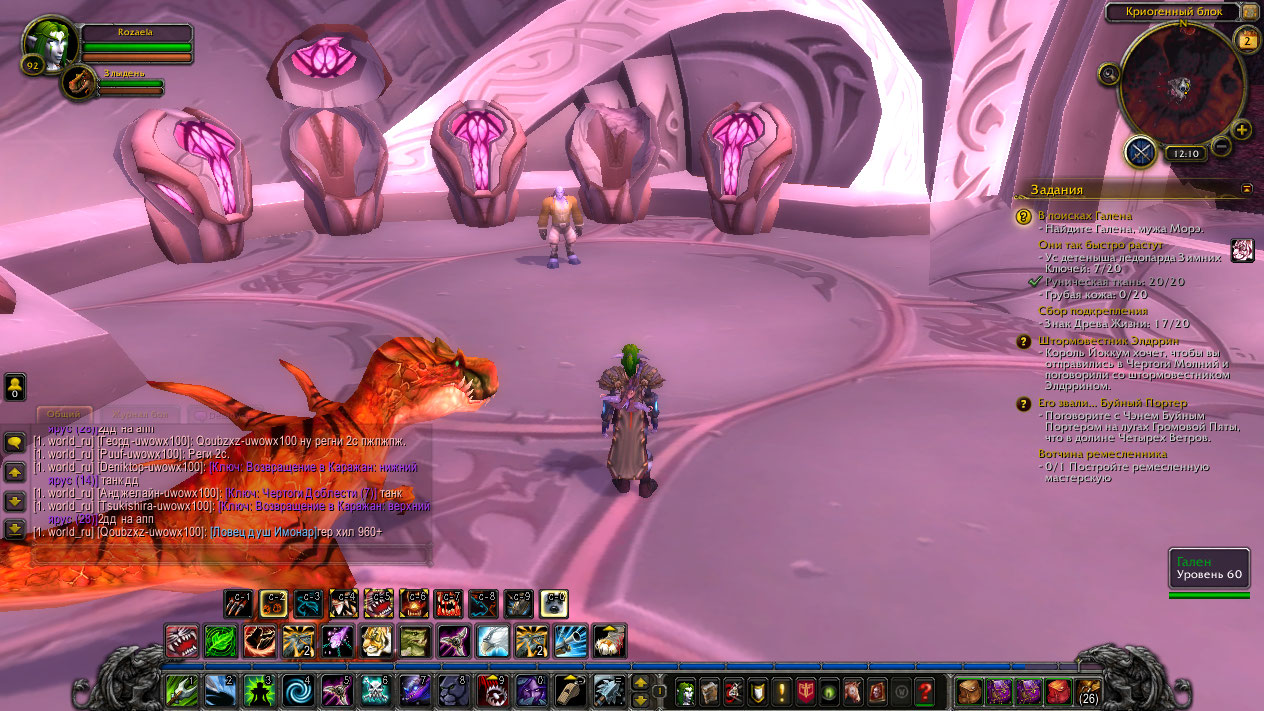Image resolution: width=1264 pixels, height=711 pixels.
Task: Open the horse head mounts collection button
Action: click(x=852, y=690)
